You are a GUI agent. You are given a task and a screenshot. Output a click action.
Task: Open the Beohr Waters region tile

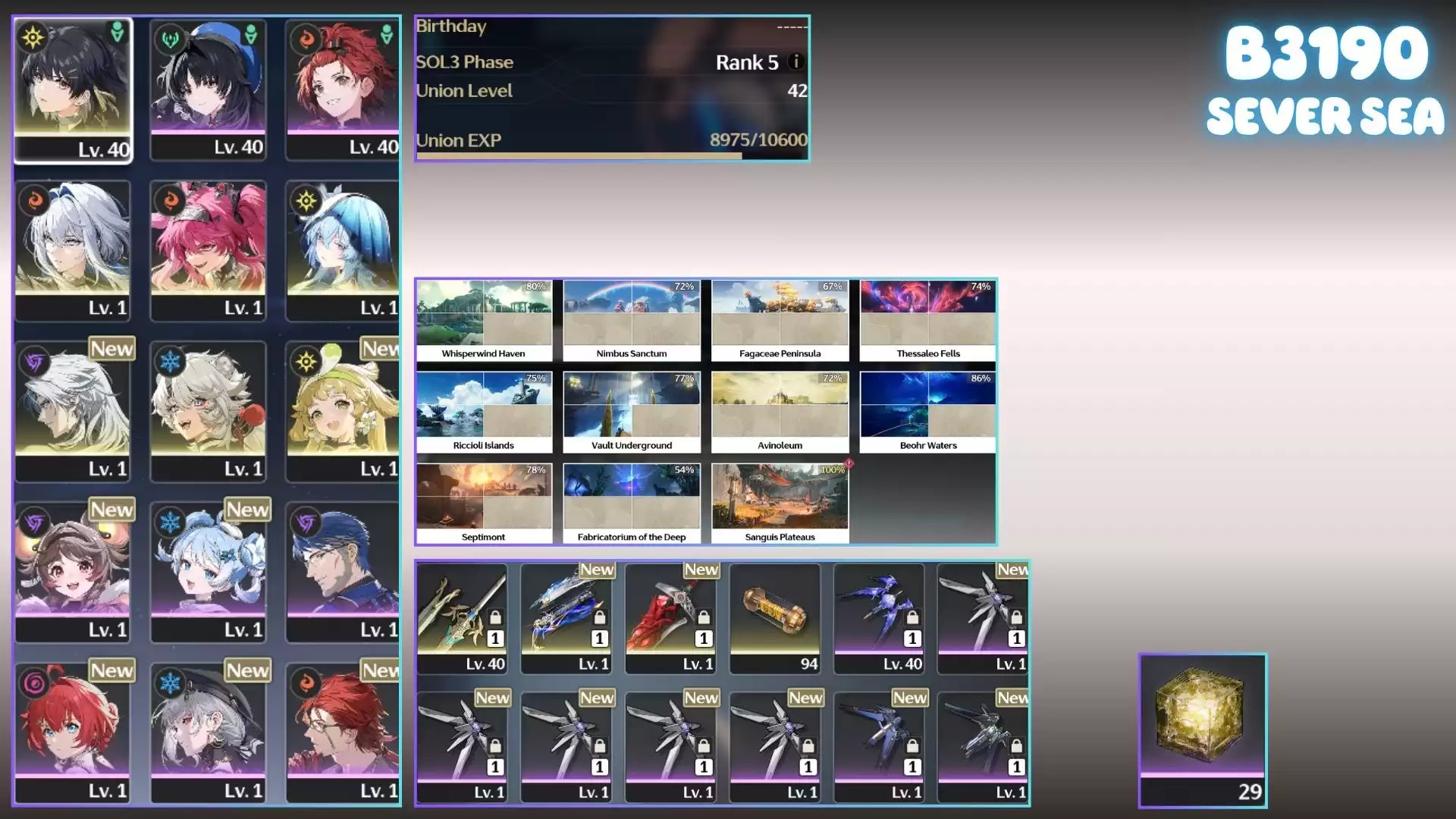(x=927, y=412)
